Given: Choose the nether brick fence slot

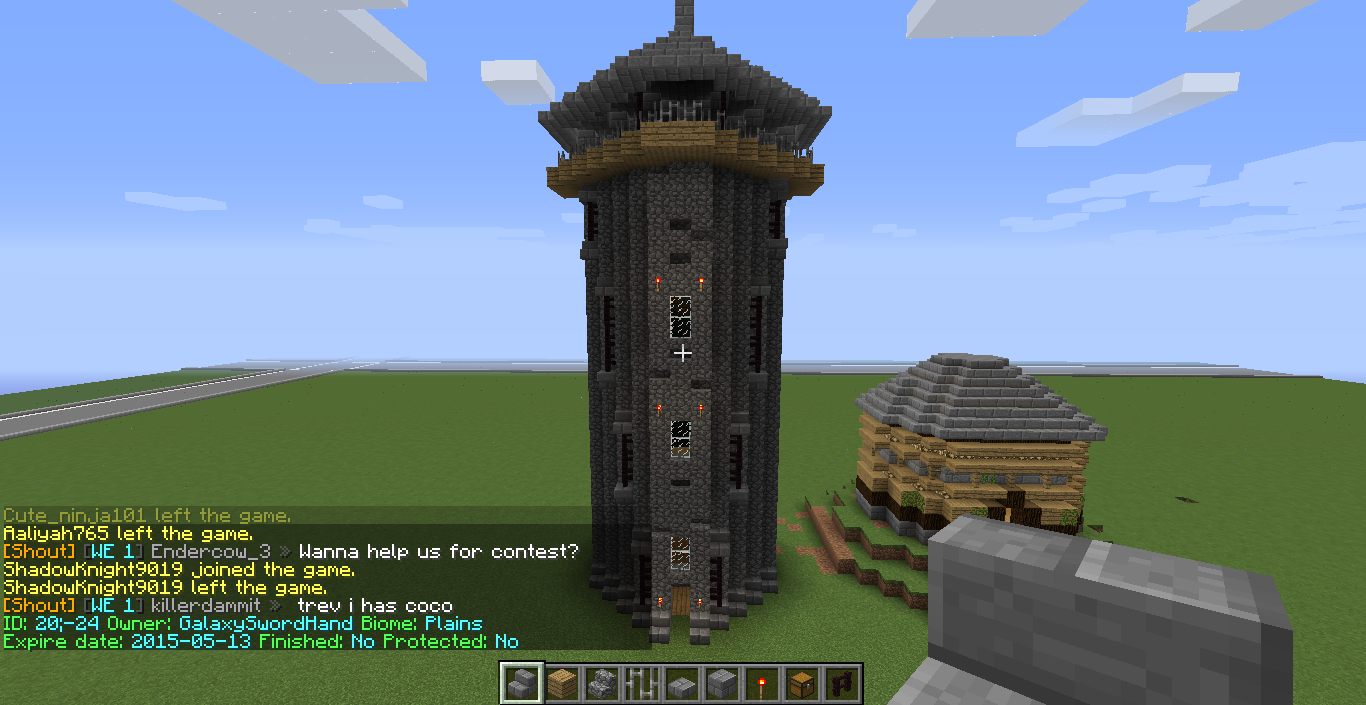Looking at the screenshot, I should pos(841,684).
